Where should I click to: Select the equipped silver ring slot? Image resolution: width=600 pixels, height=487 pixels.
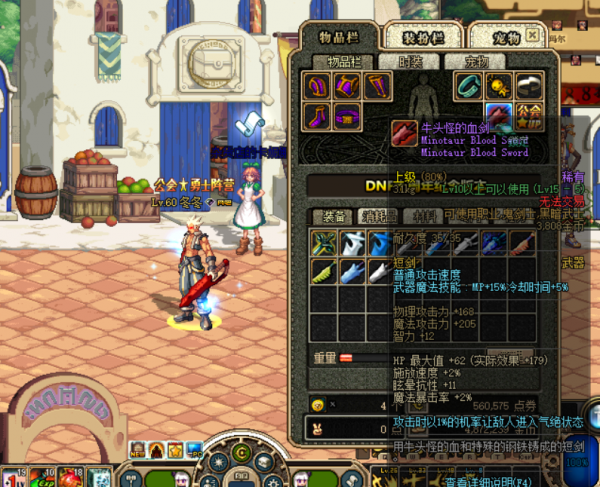(x=527, y=86)
